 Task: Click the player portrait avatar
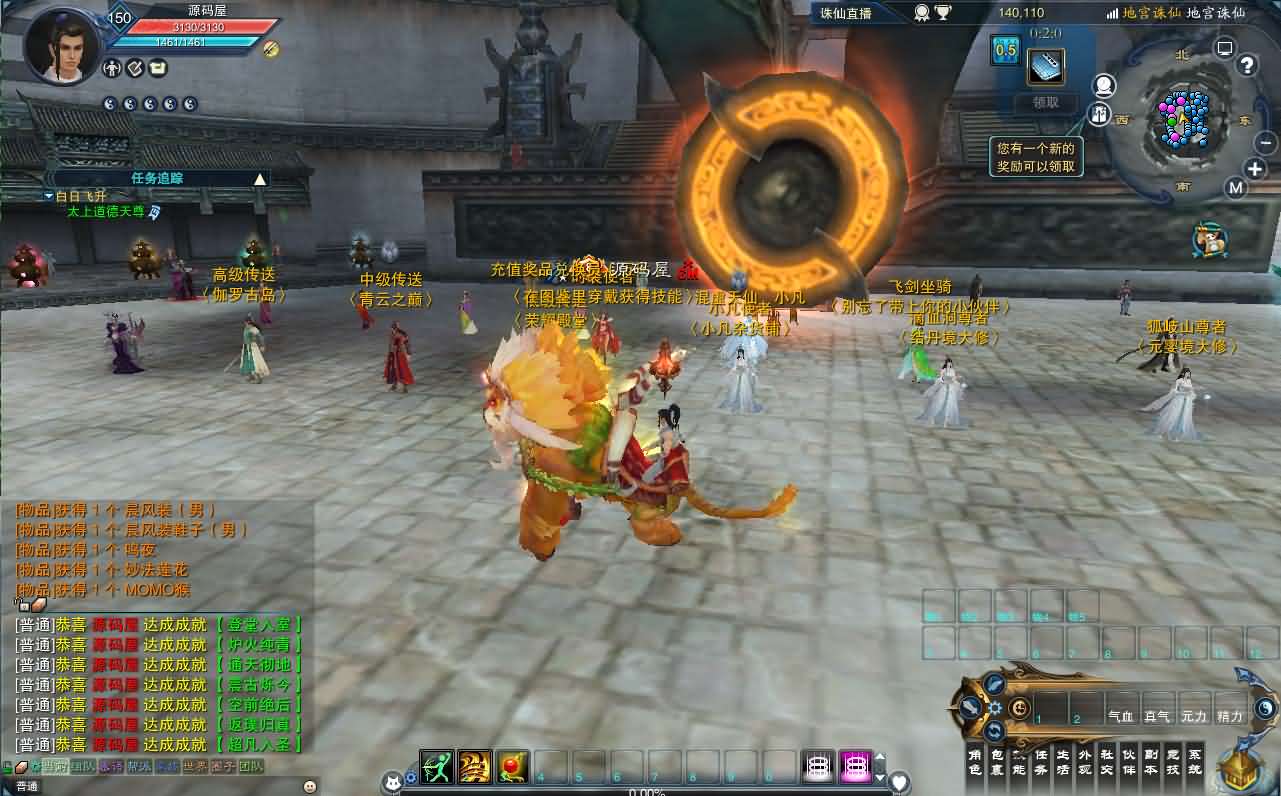pos(61,45)
